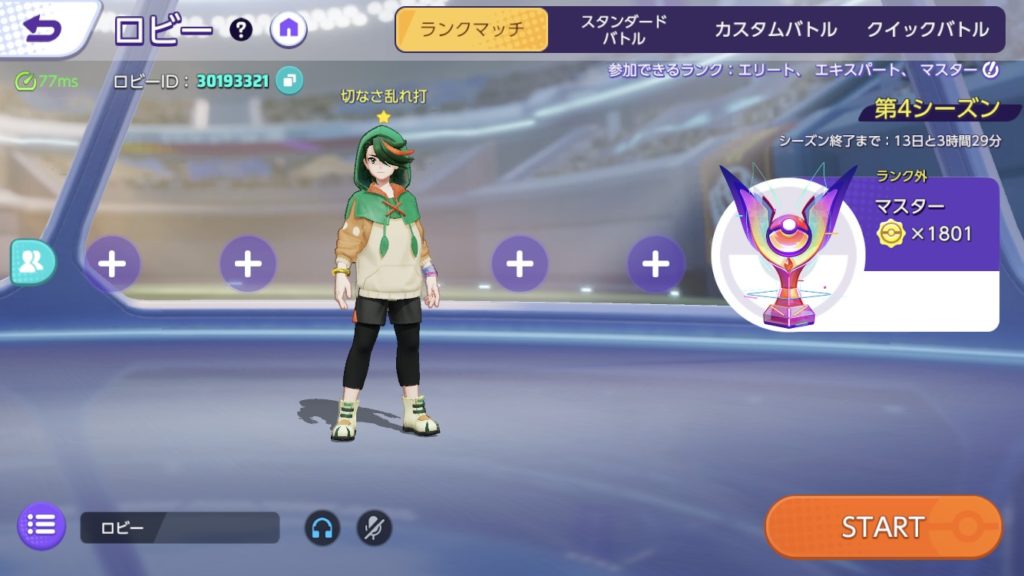Viewport: 1024px width, 576px height.
Task: Open the friends list panel
Action: click(32, 262)
